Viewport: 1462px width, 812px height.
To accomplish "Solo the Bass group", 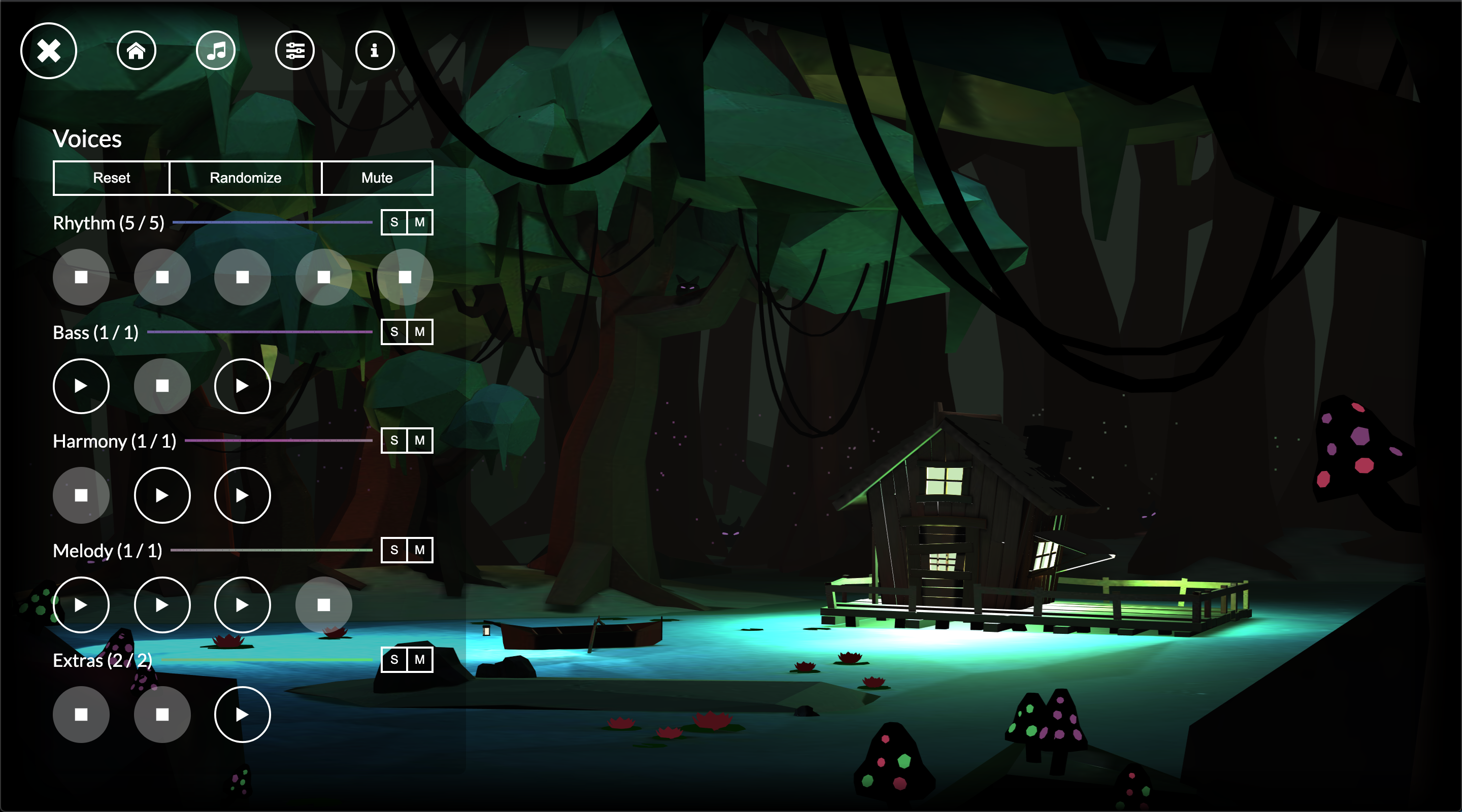I will [x=394, y=332].
